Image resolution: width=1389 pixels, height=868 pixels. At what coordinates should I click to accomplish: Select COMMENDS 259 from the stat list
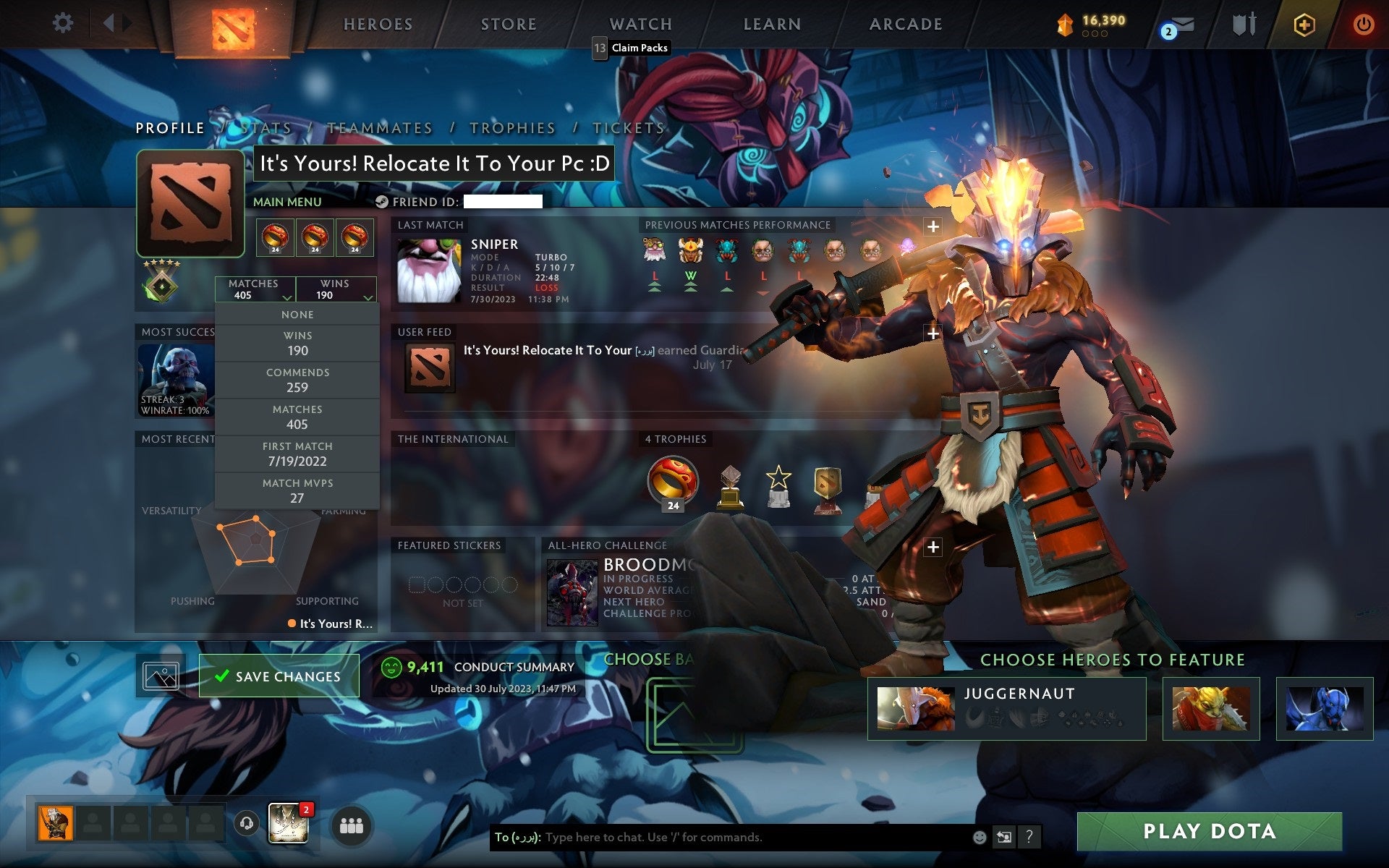[x=297, y=380]
